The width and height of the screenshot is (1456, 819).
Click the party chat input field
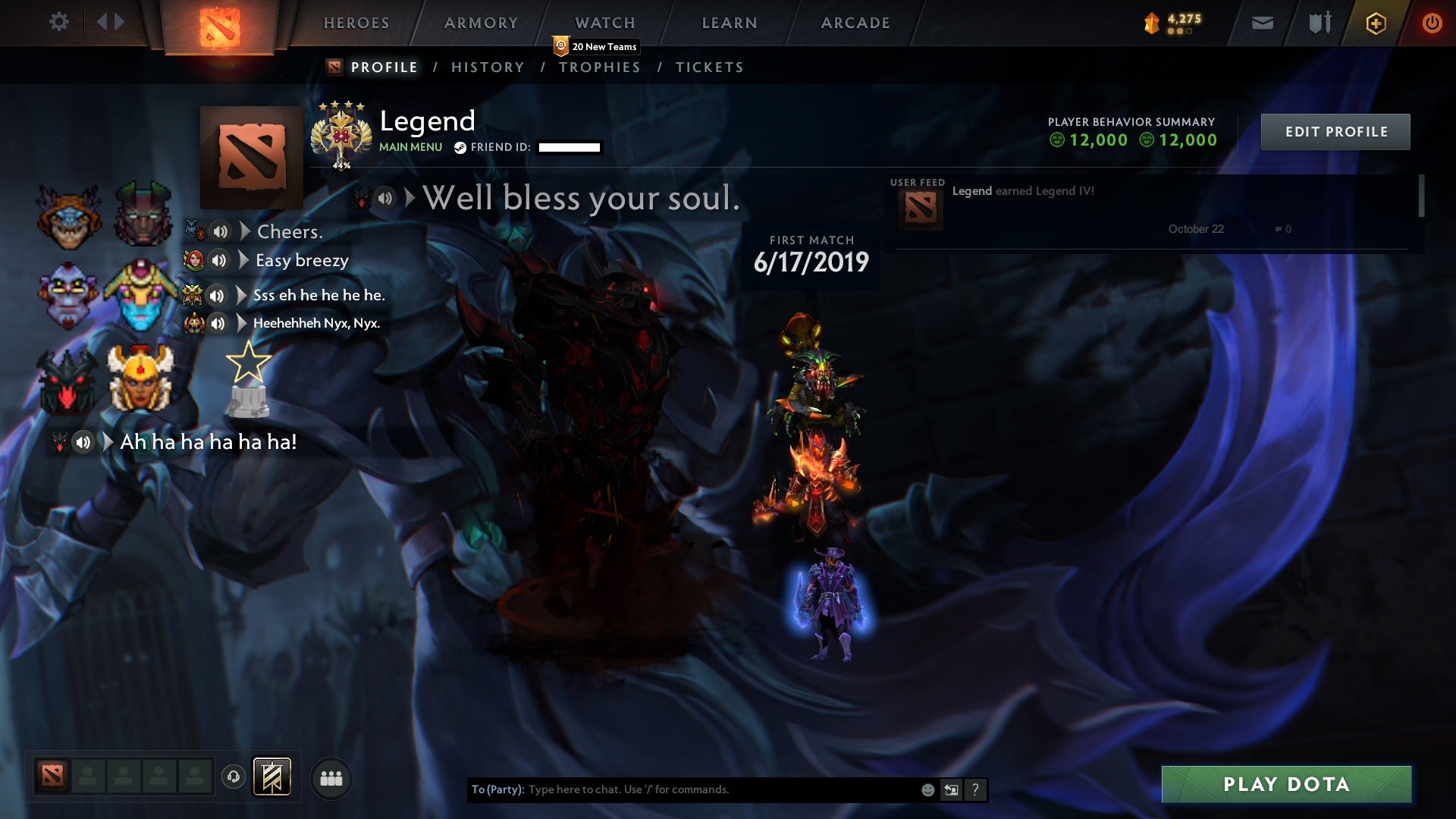[x=682, y=789]
